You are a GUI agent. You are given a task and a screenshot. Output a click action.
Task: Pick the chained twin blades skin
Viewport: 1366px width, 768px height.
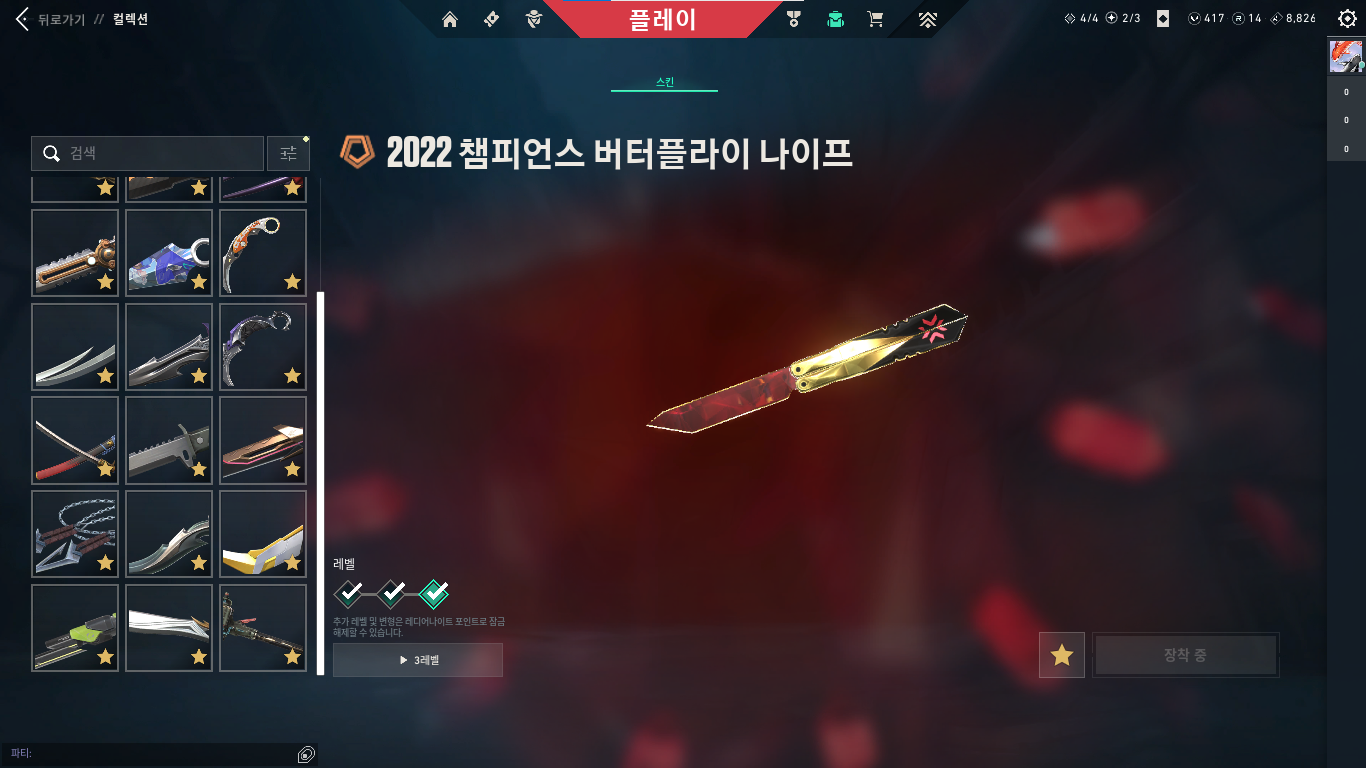(75, 534)
